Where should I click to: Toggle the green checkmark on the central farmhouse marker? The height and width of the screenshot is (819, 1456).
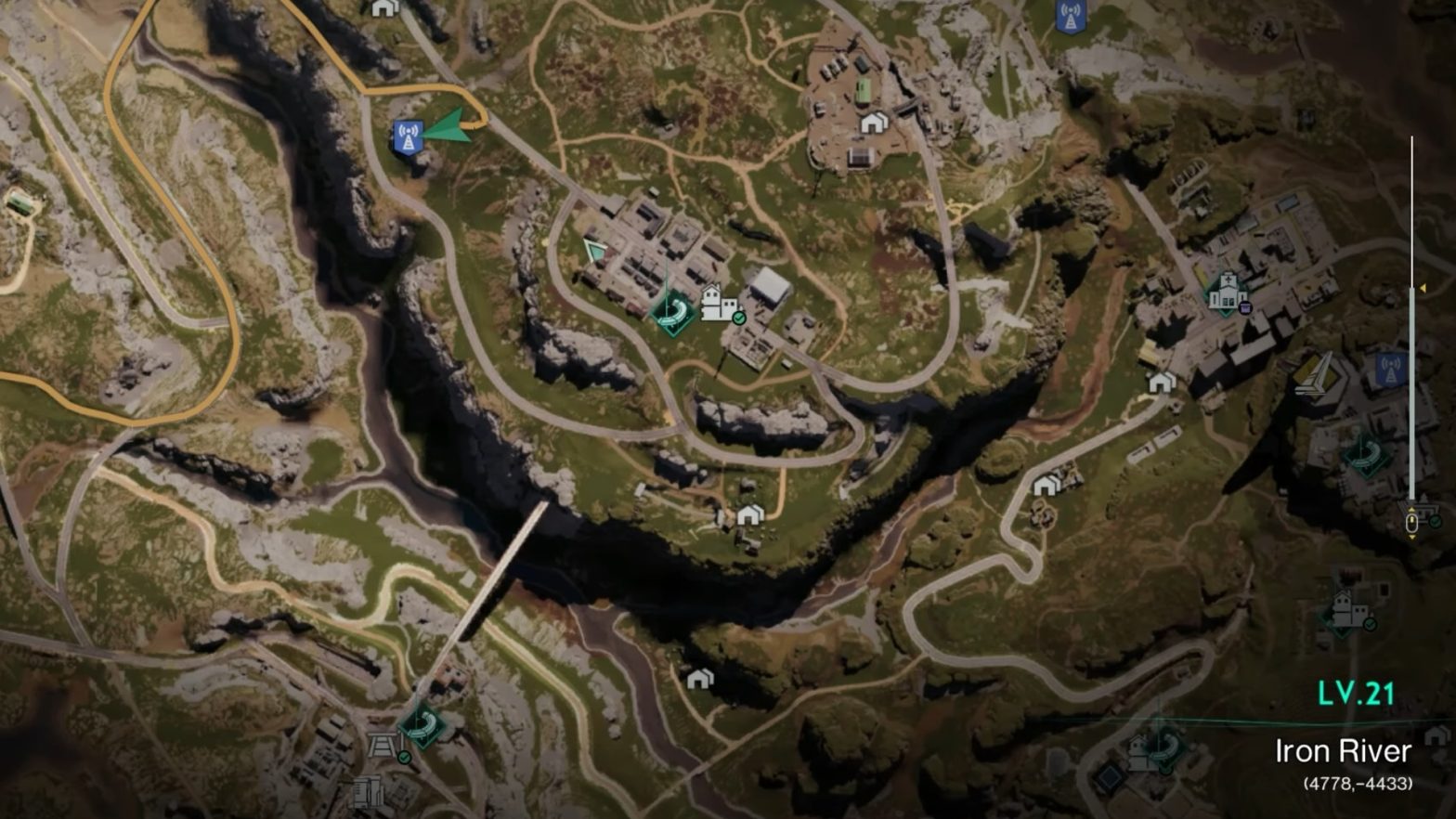click(x=739, y=318)
